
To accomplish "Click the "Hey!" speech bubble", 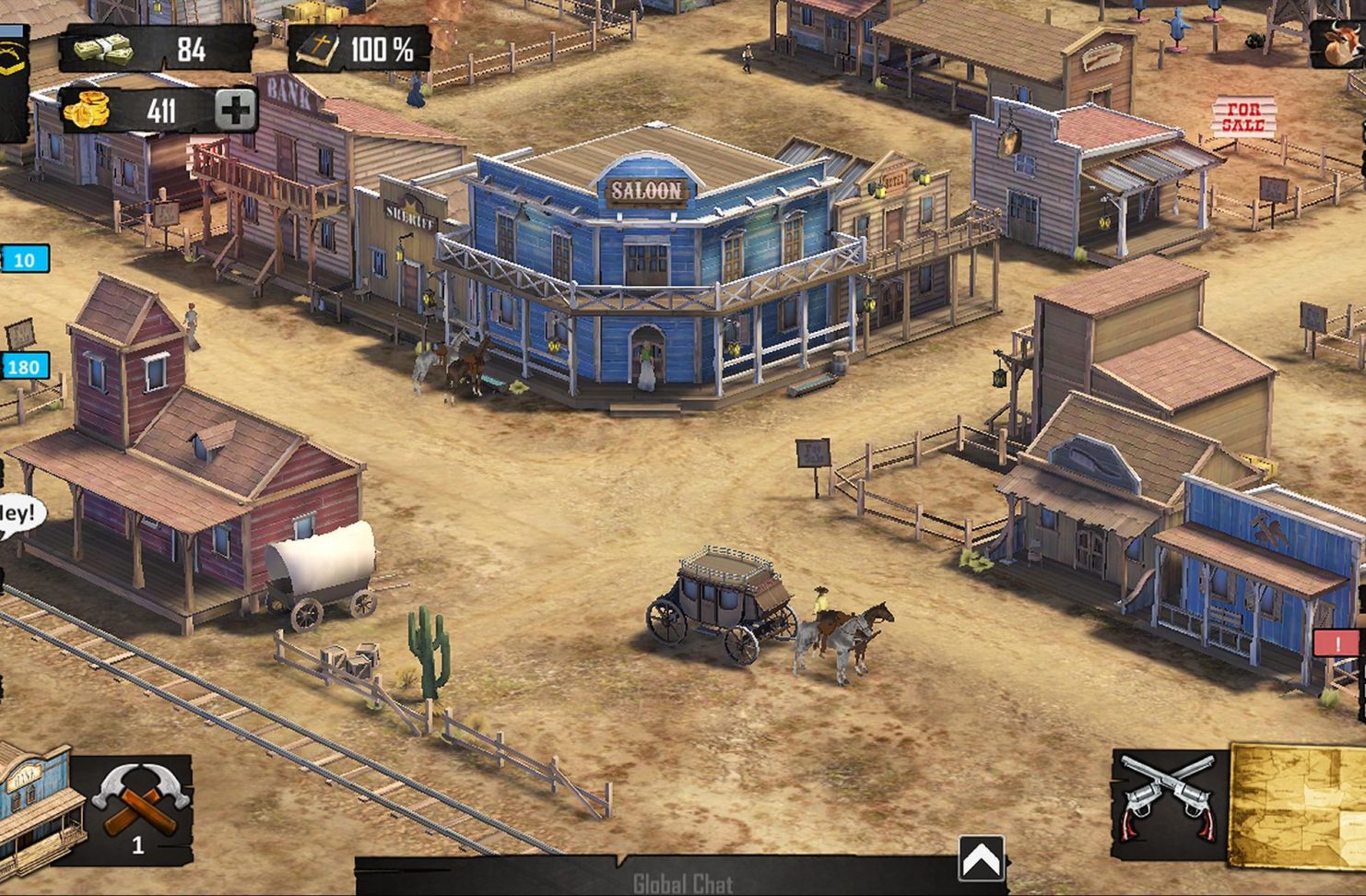I will [x=18, y=514].
